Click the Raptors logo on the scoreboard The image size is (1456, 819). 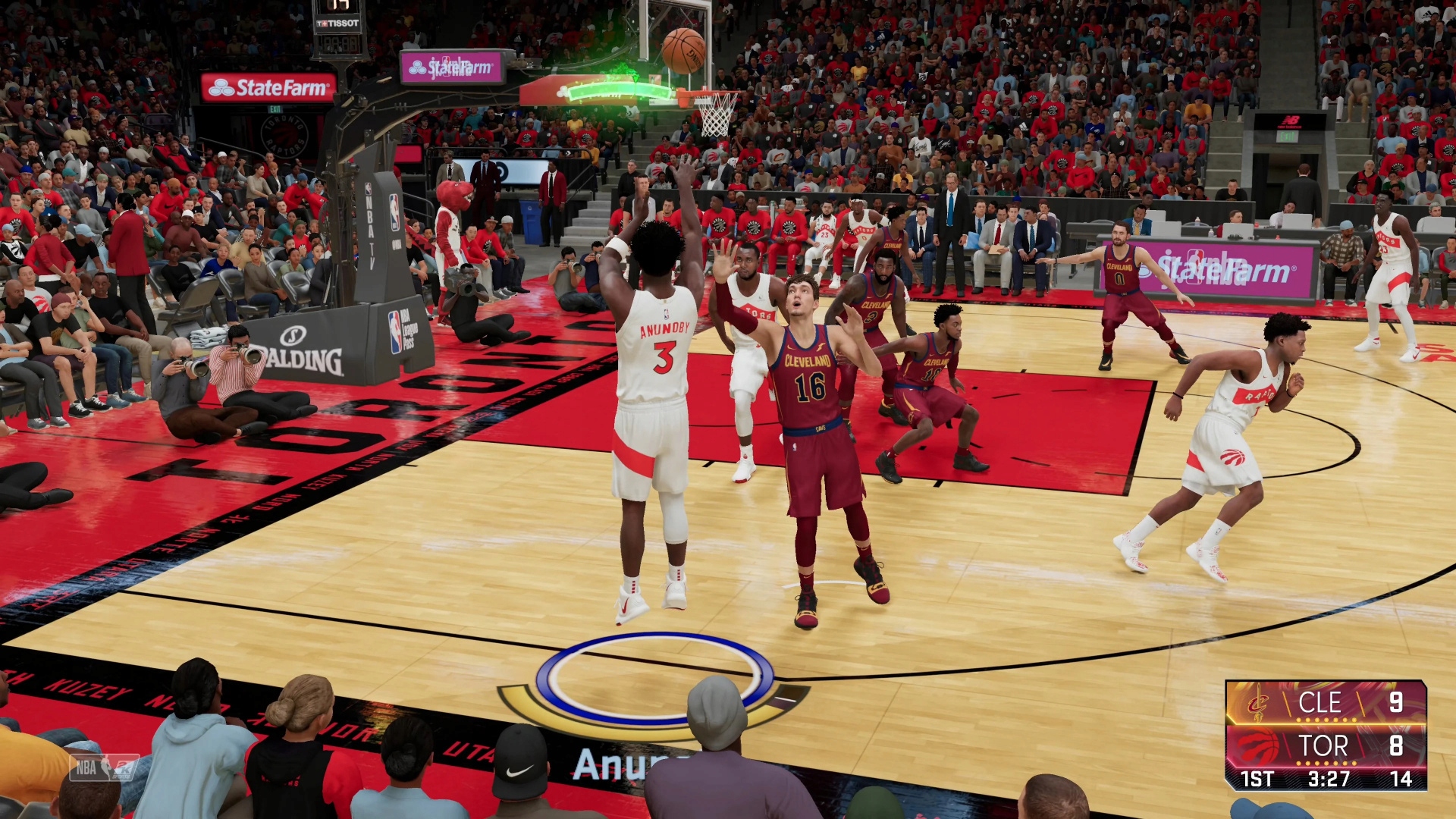(x=1258, y=745)
